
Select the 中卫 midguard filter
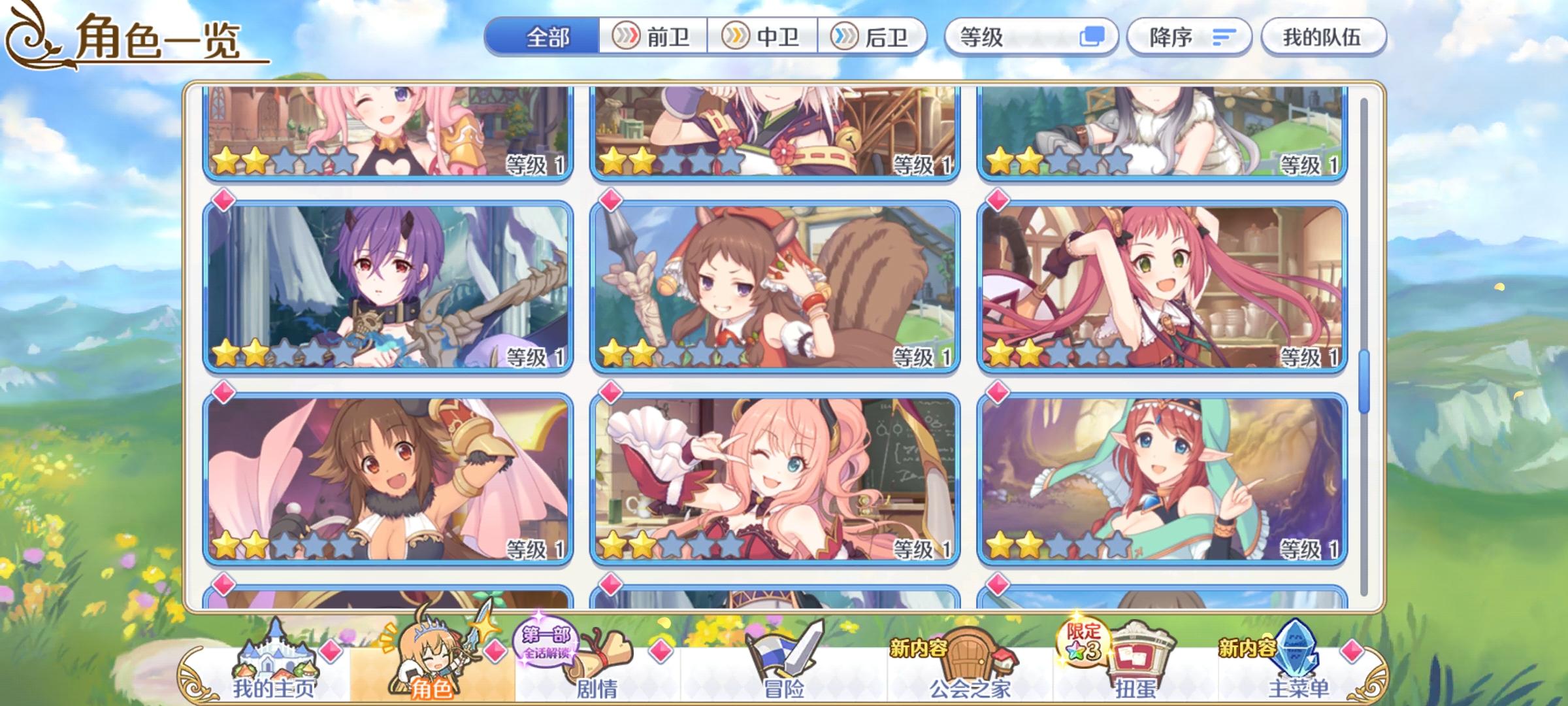coord(761,37)
